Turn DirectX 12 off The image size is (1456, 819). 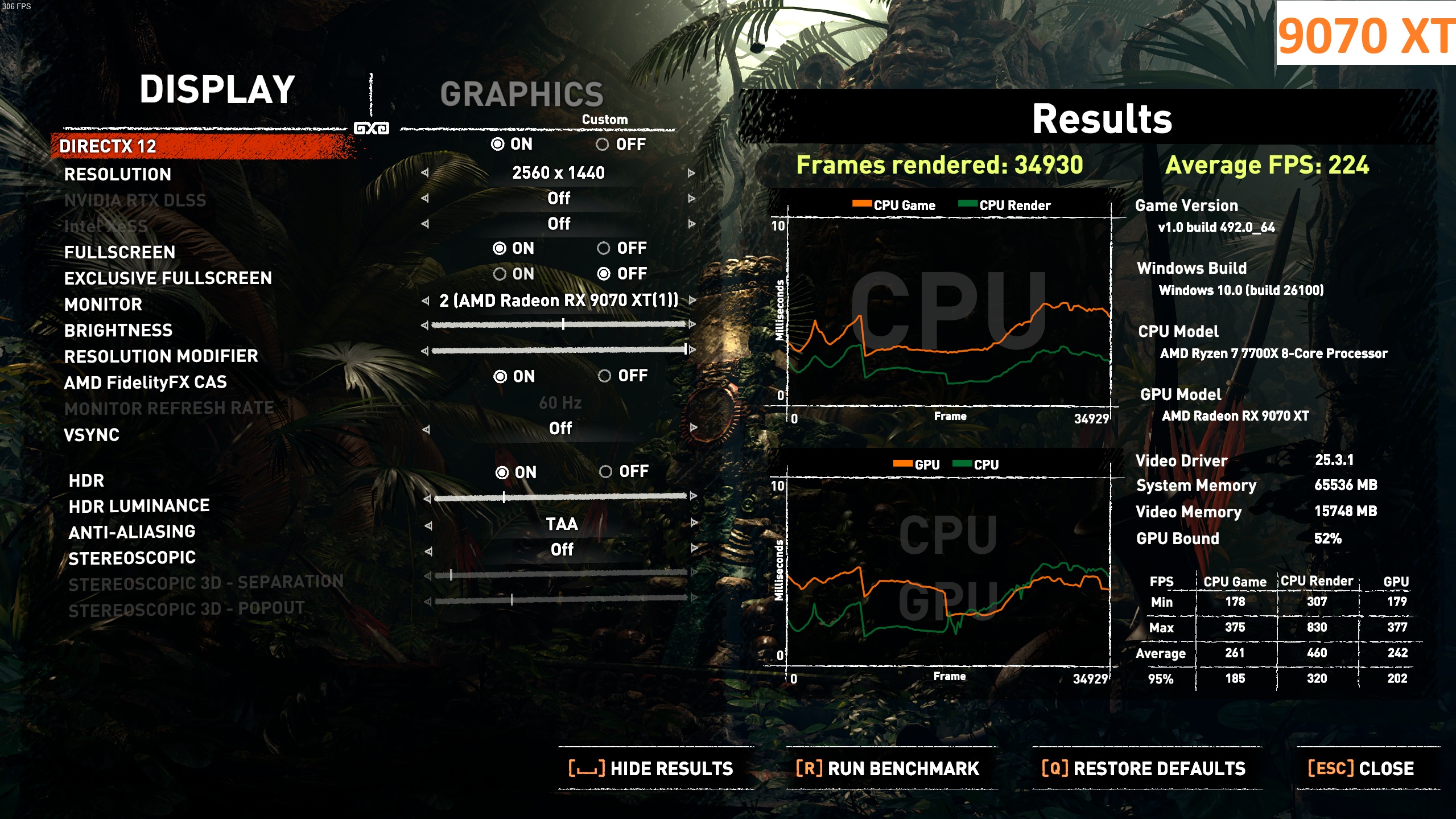603,145
